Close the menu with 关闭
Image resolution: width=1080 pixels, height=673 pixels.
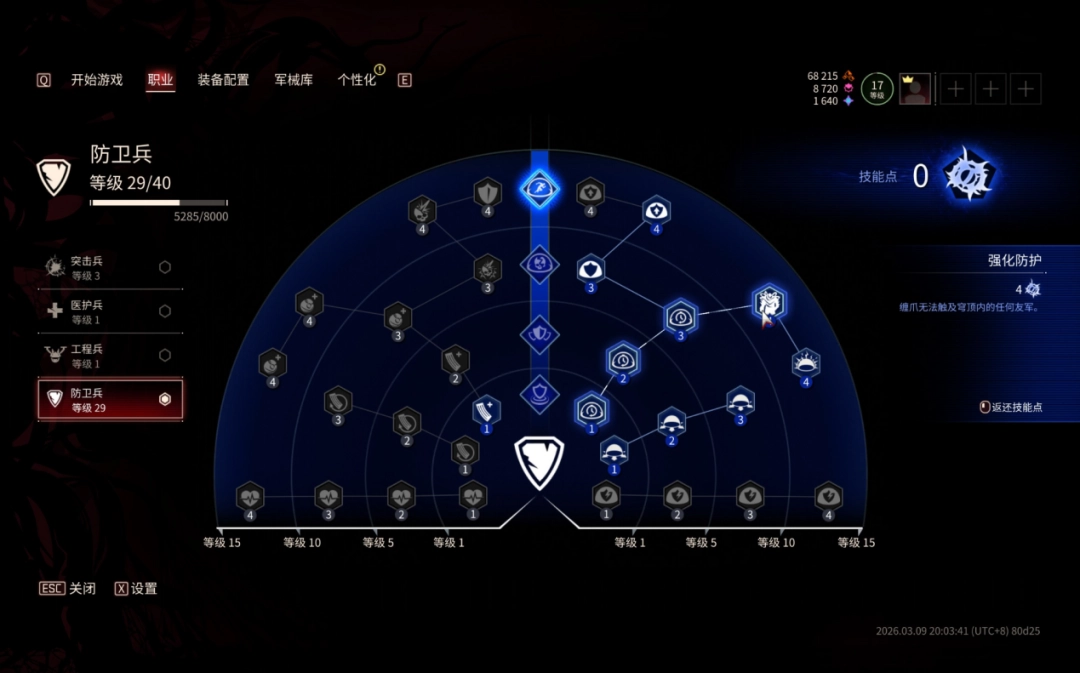(x=68, y=589)
